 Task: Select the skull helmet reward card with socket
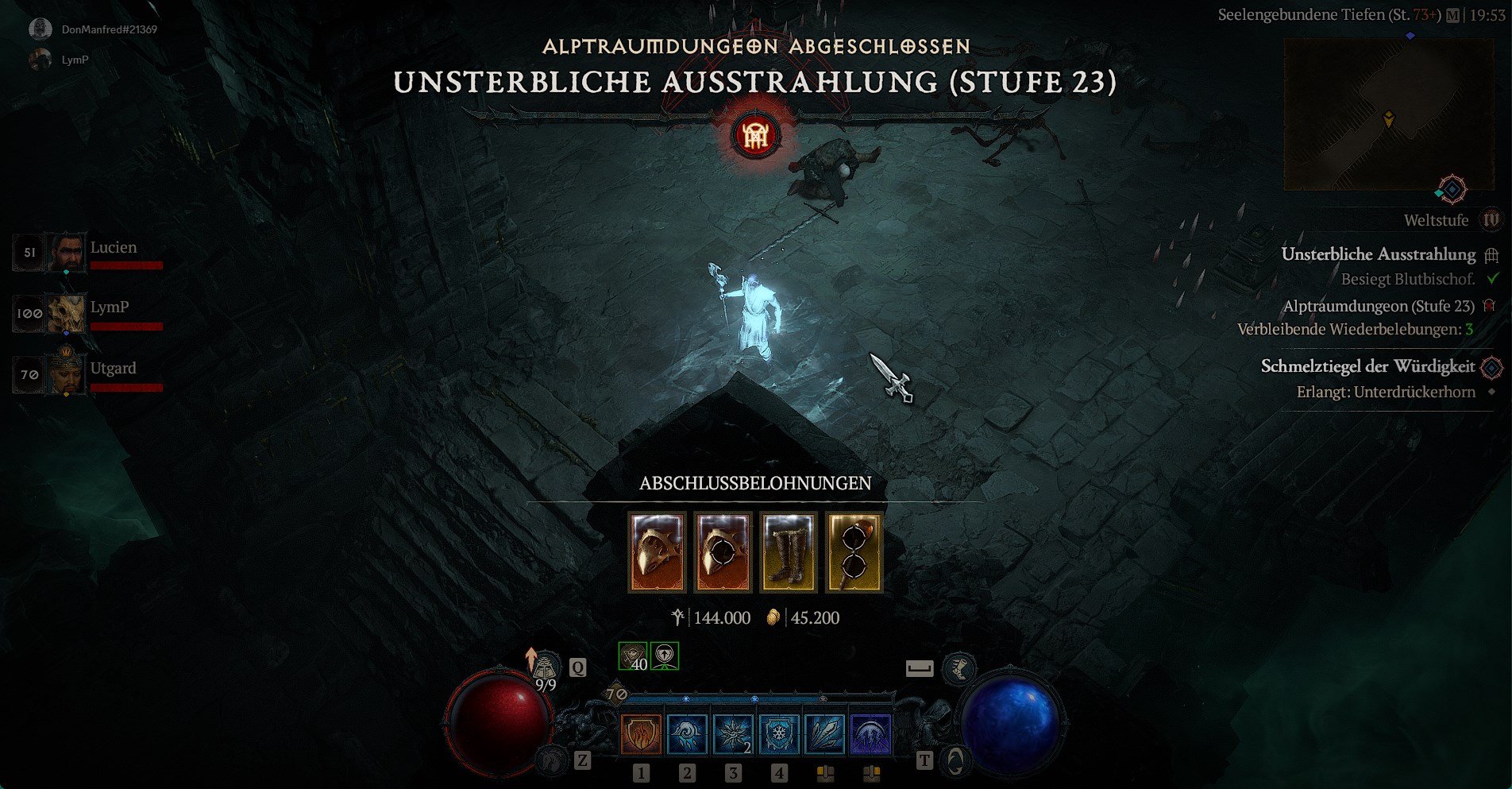(723, 552)
